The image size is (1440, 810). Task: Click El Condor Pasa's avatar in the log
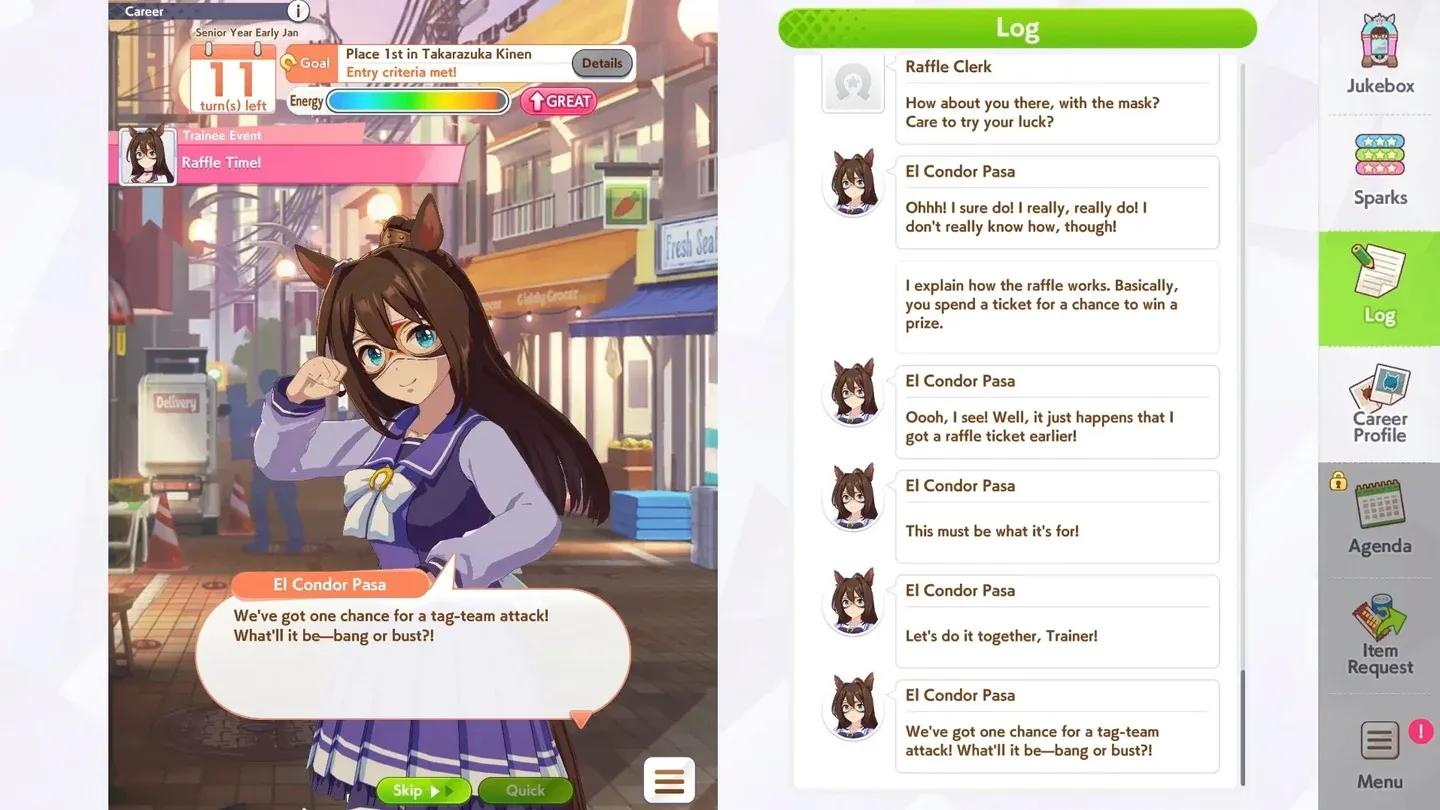coord(853,182)
